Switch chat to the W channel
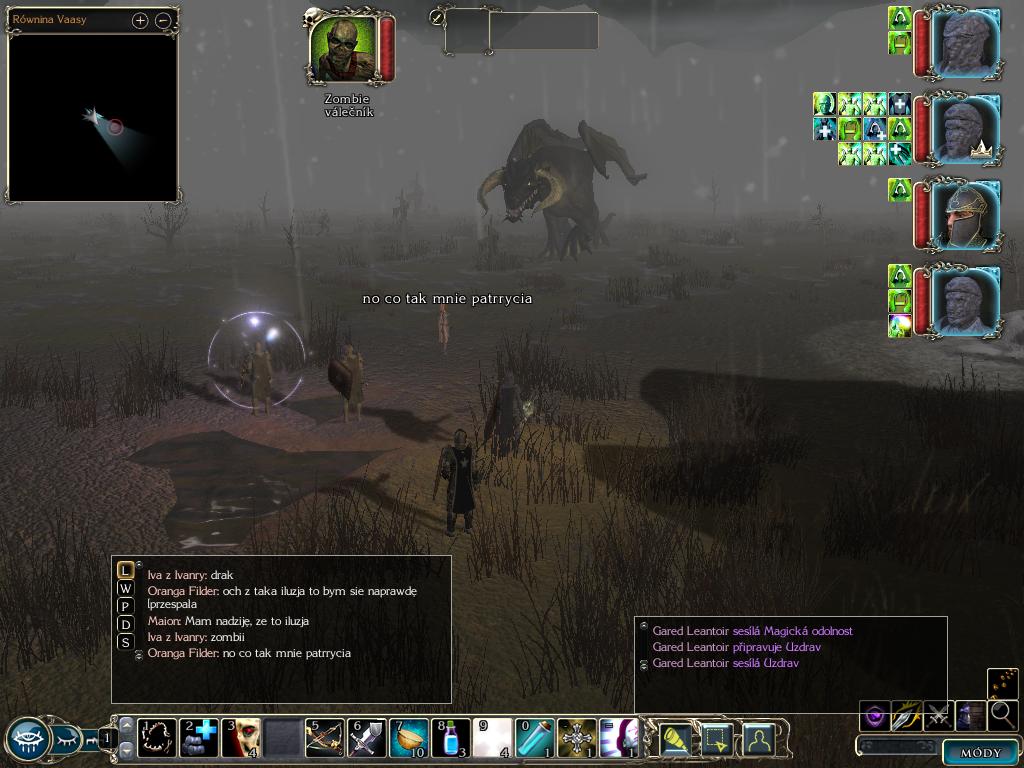Image resolution: width=1024 pixels, height=768 pixels. pos(125,589)
